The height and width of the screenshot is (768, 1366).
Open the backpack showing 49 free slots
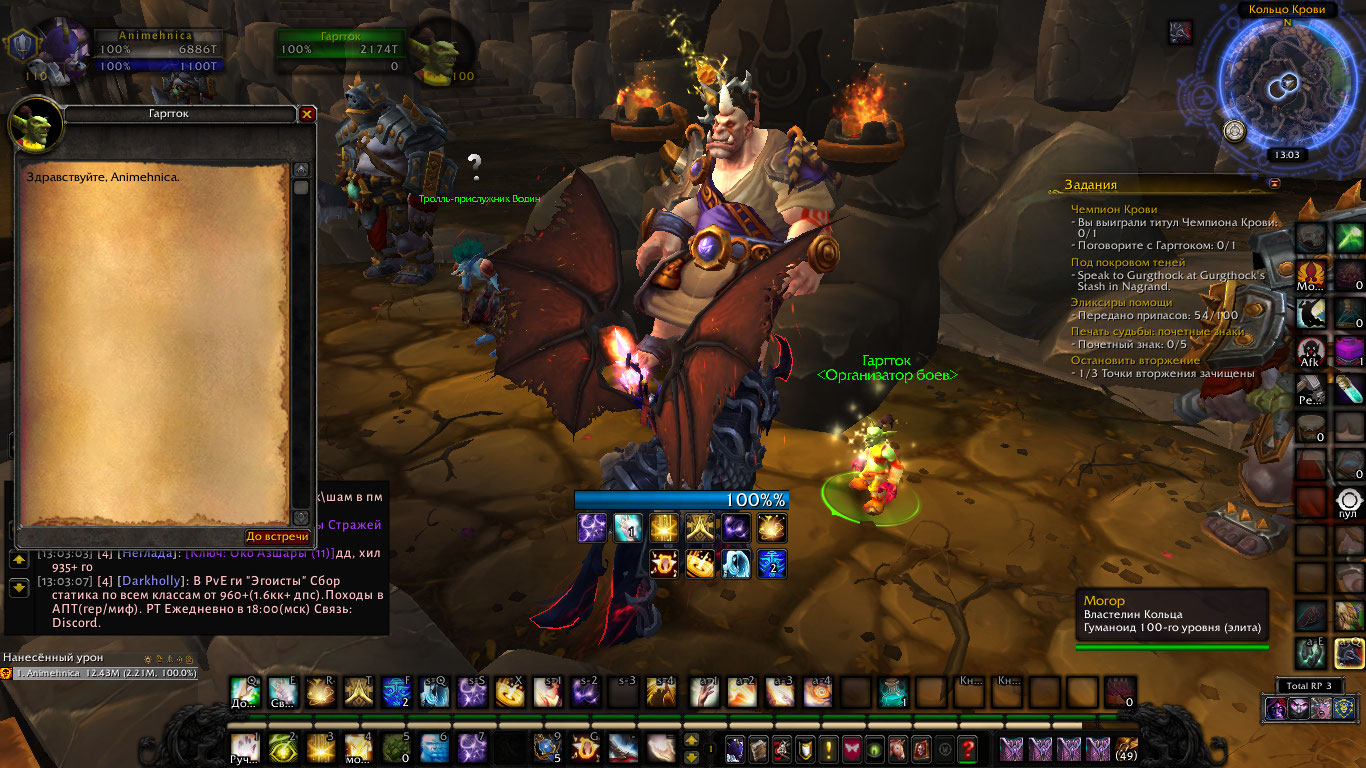[x=1127, y=747]
